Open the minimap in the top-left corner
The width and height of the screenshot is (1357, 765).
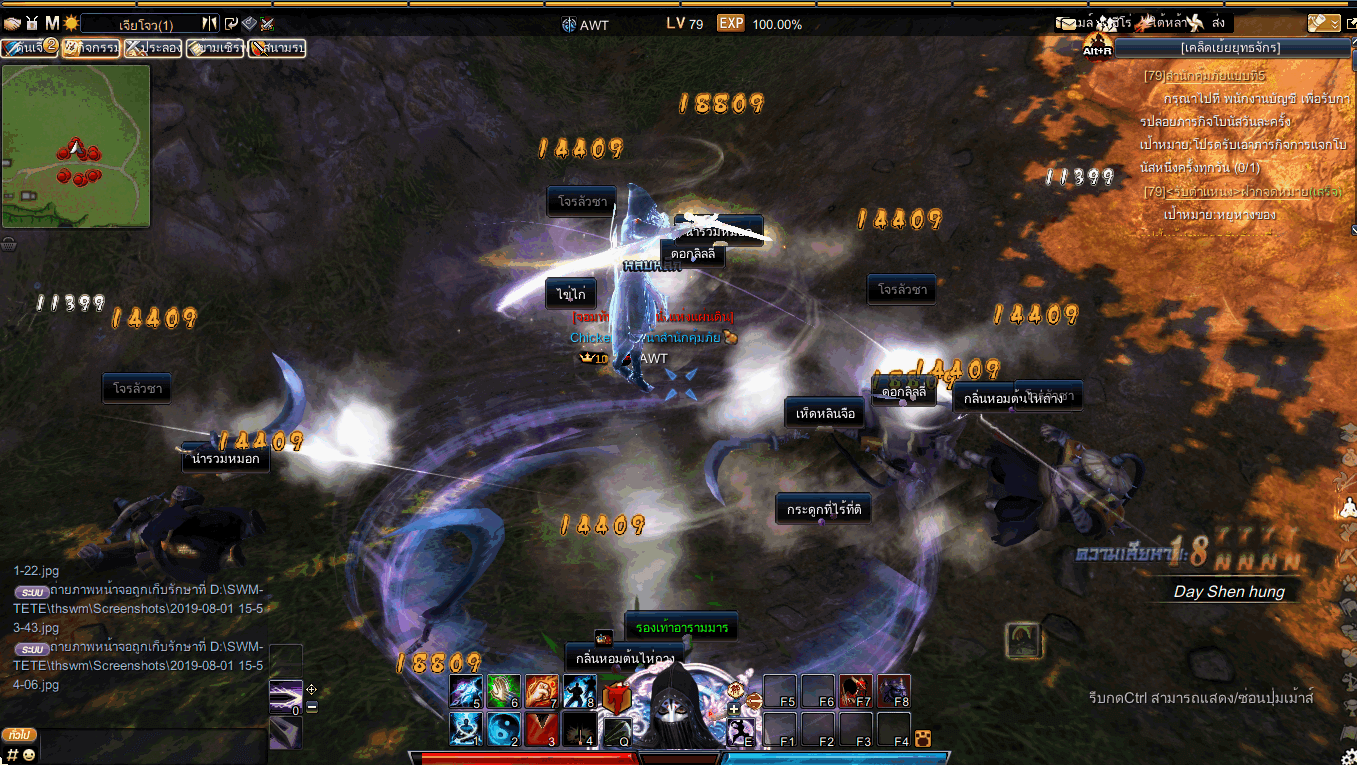coord(76,146)
